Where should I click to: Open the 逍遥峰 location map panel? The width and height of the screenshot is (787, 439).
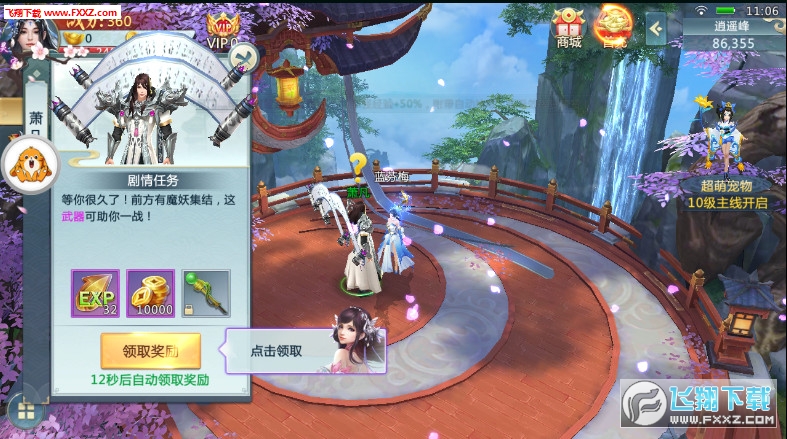733,34
